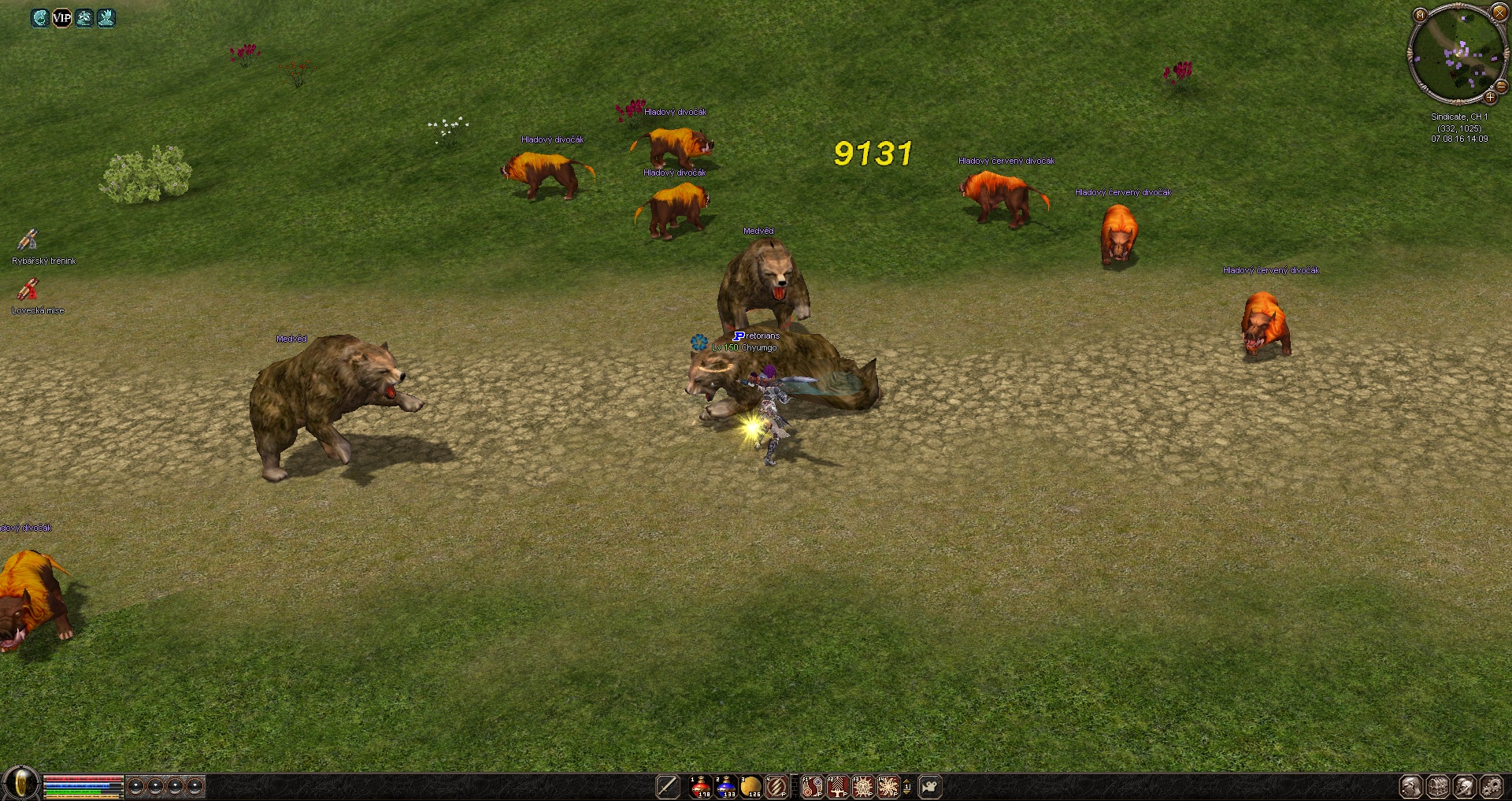Use the red health potion in slot 1
Image resolution: width=1512 pixels, height=801 pixels.
click(x=700, y=786)
